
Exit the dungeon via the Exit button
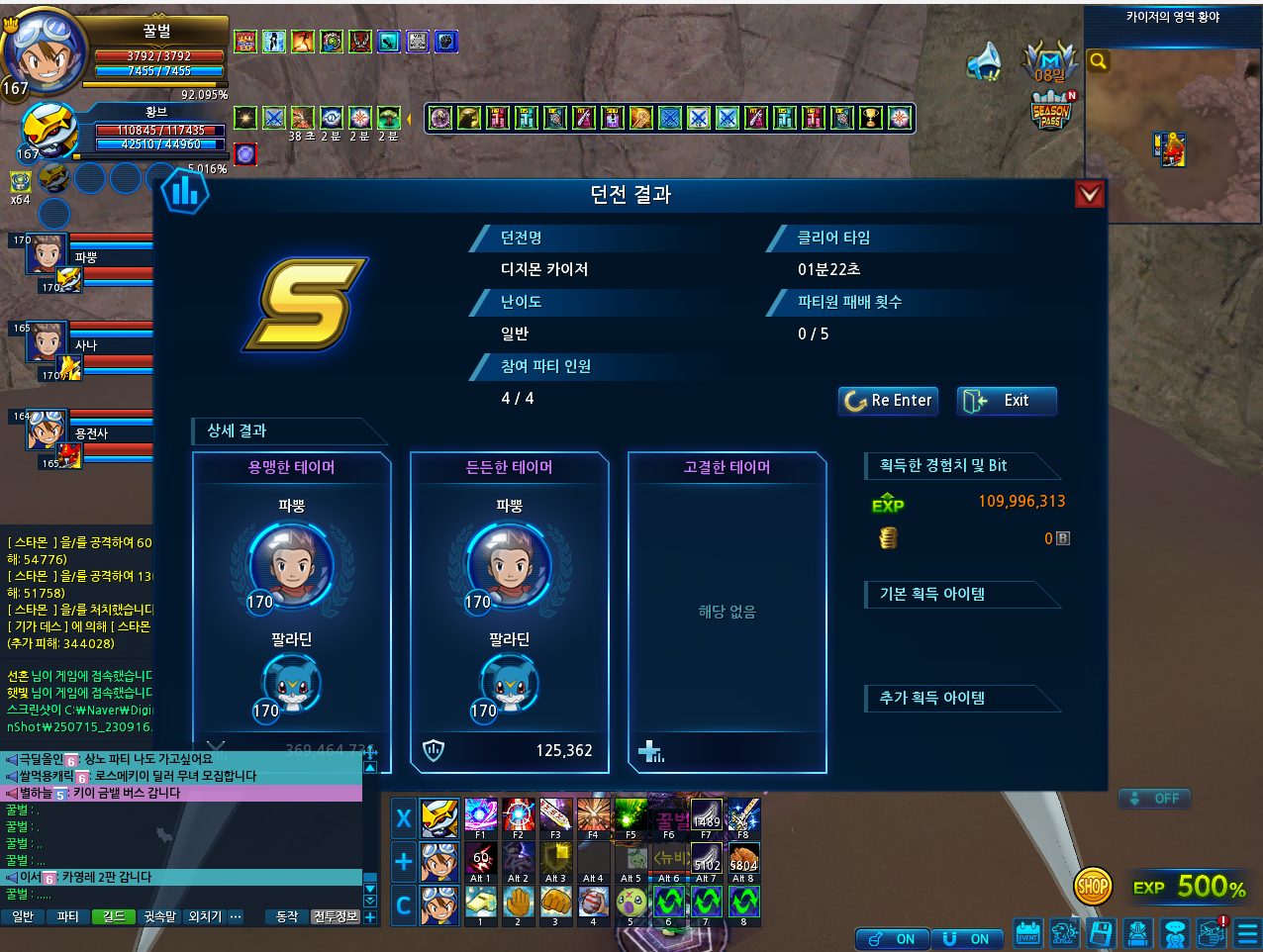(1006, 401)
